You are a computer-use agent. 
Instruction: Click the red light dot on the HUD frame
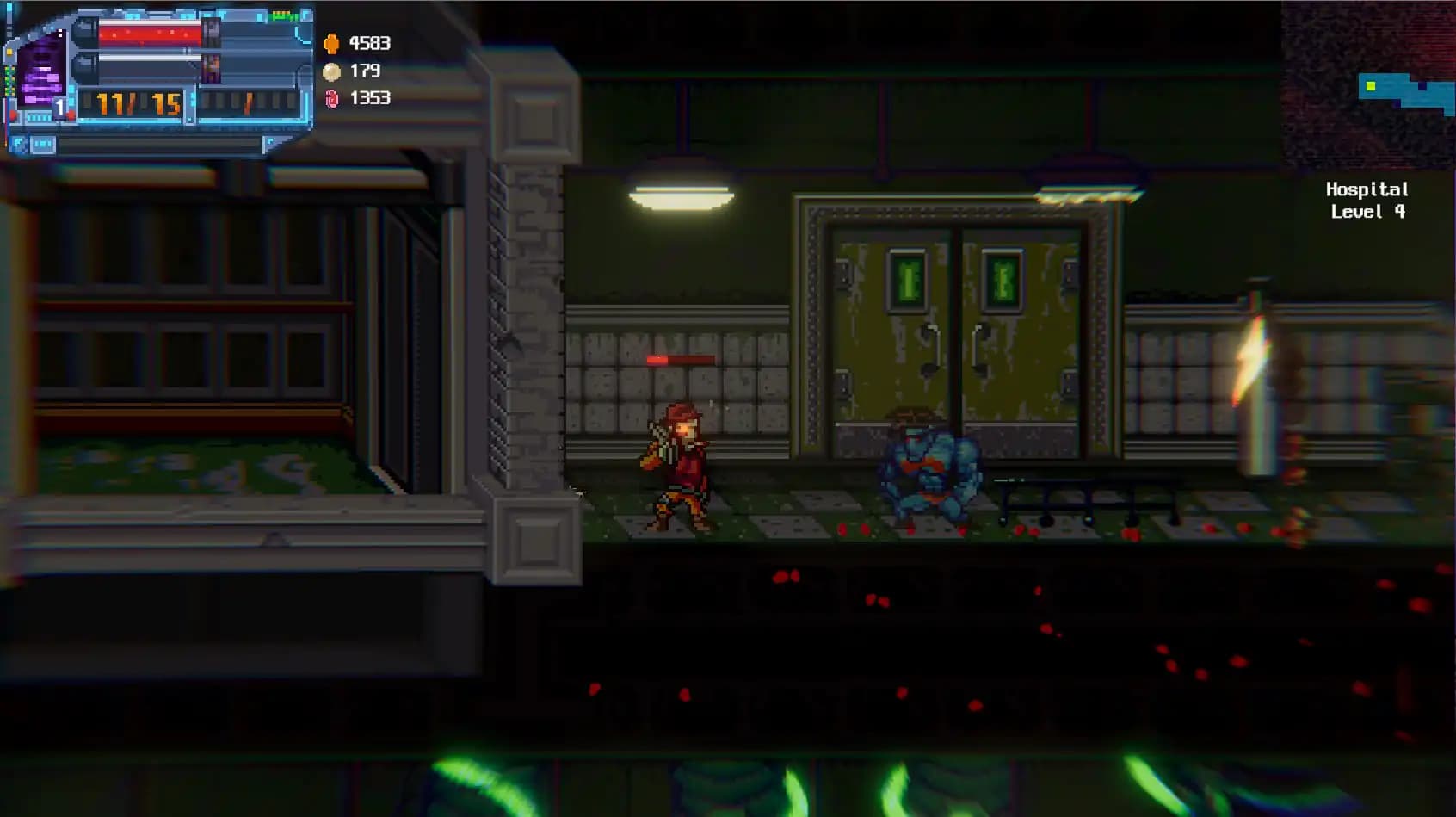14,115
